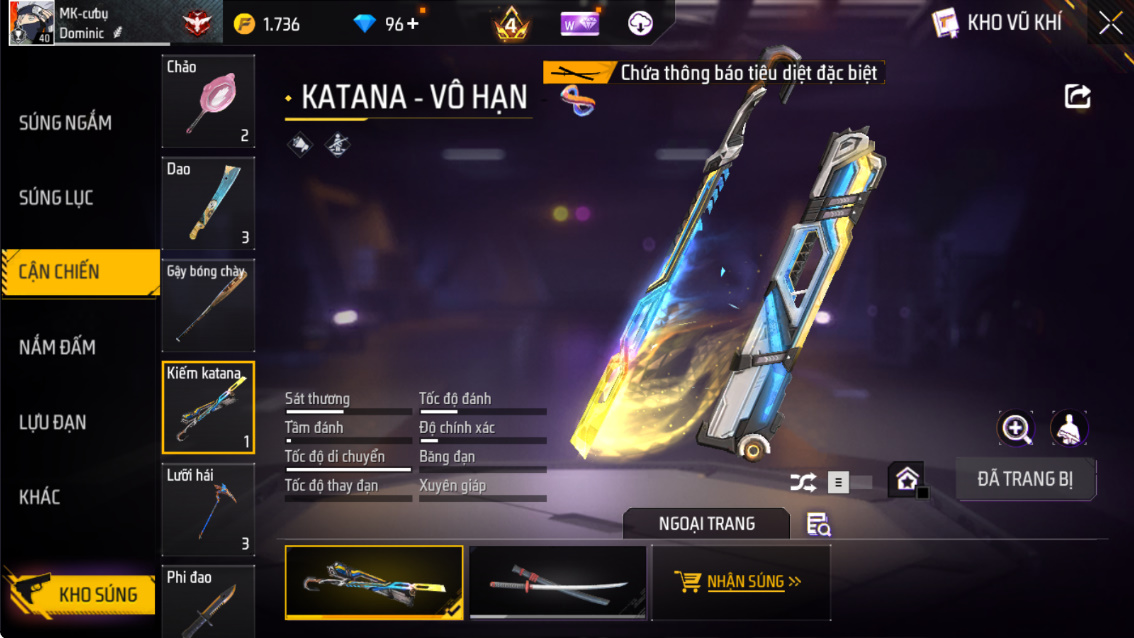1134x638 pixels.
Task: Pick the Lưỡi hái scythe weapon
Action: pos(208,509)
